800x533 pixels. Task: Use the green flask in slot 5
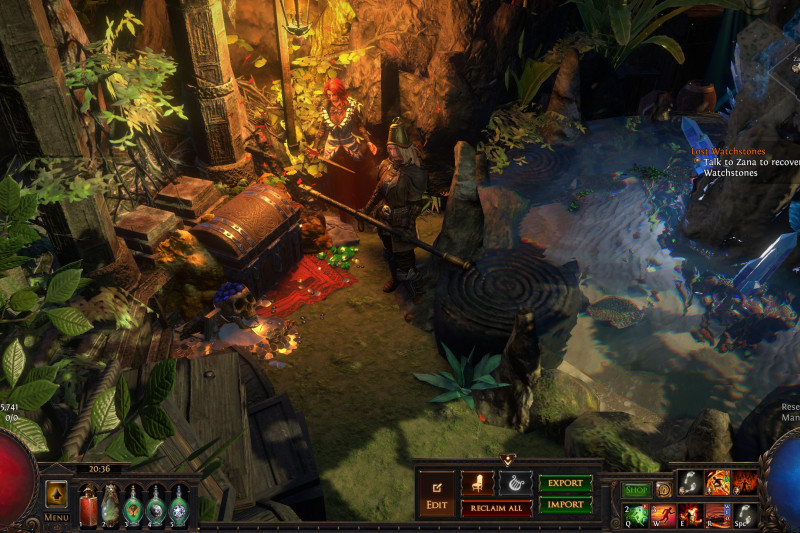click(178, 503)
